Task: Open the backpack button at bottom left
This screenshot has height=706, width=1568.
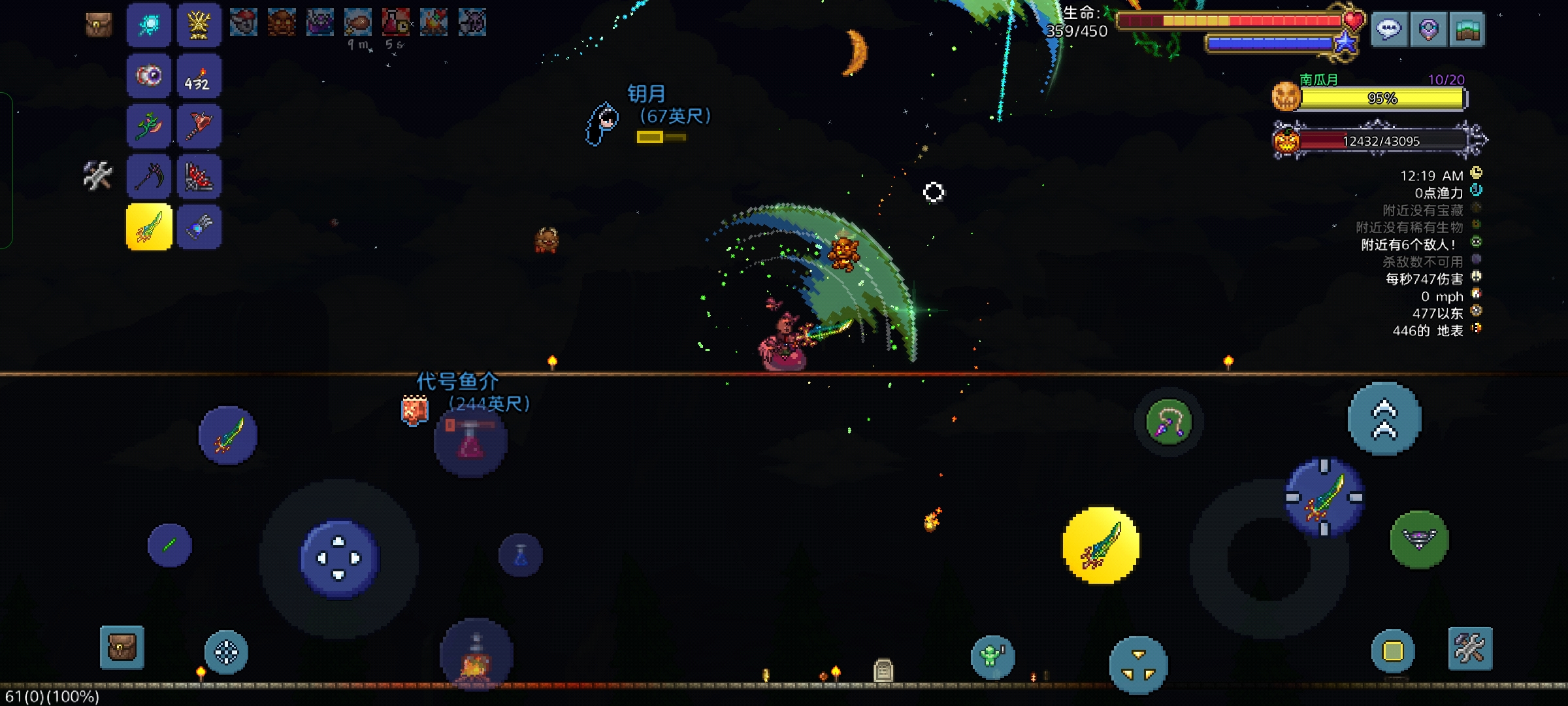Action: (122, 648)
